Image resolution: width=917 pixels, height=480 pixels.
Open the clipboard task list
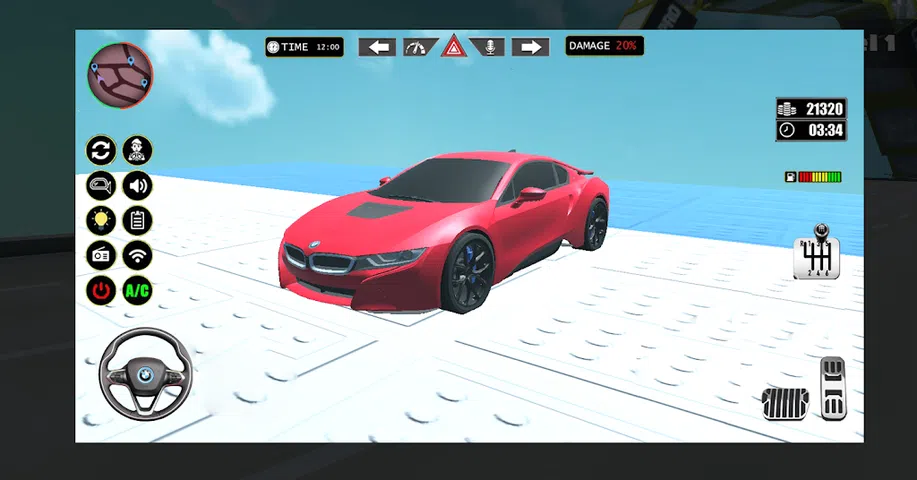tap(137, 220)
